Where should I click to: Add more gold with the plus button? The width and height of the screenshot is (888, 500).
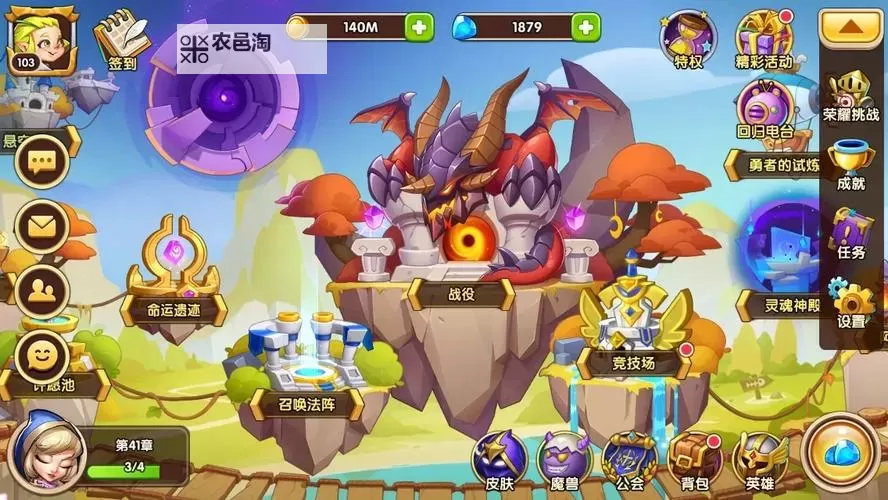tap(420, 27)
